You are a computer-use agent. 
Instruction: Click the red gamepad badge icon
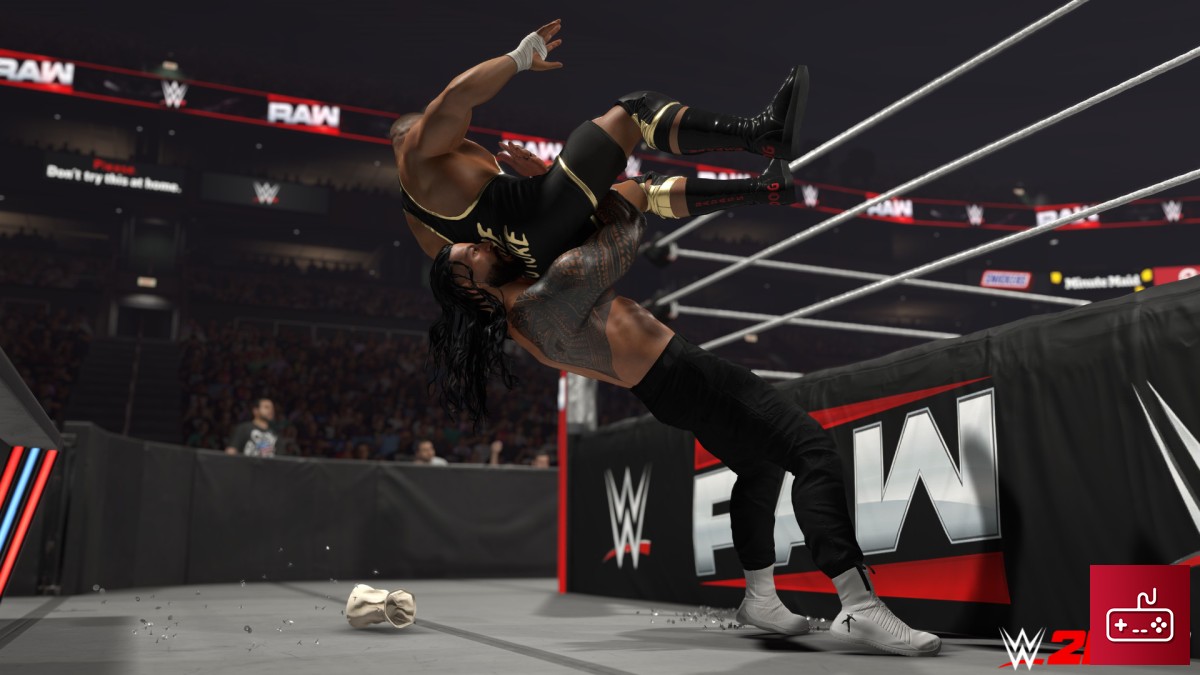click(x=1139, y=614)
